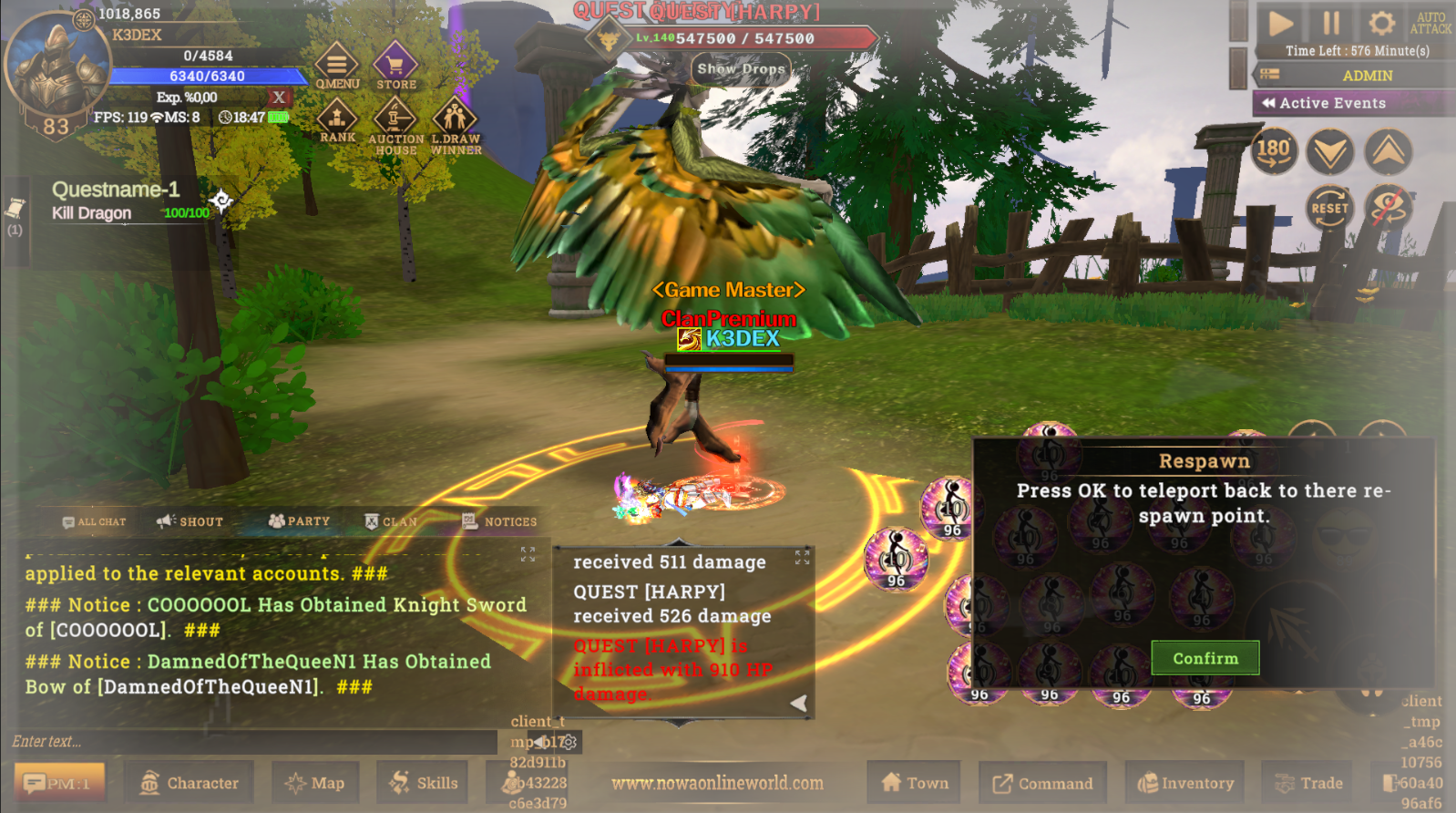The width and height of the screenshot is (1456, 813).
Task: Confirm the respawn teleport
Action: tap(1205, 657)
